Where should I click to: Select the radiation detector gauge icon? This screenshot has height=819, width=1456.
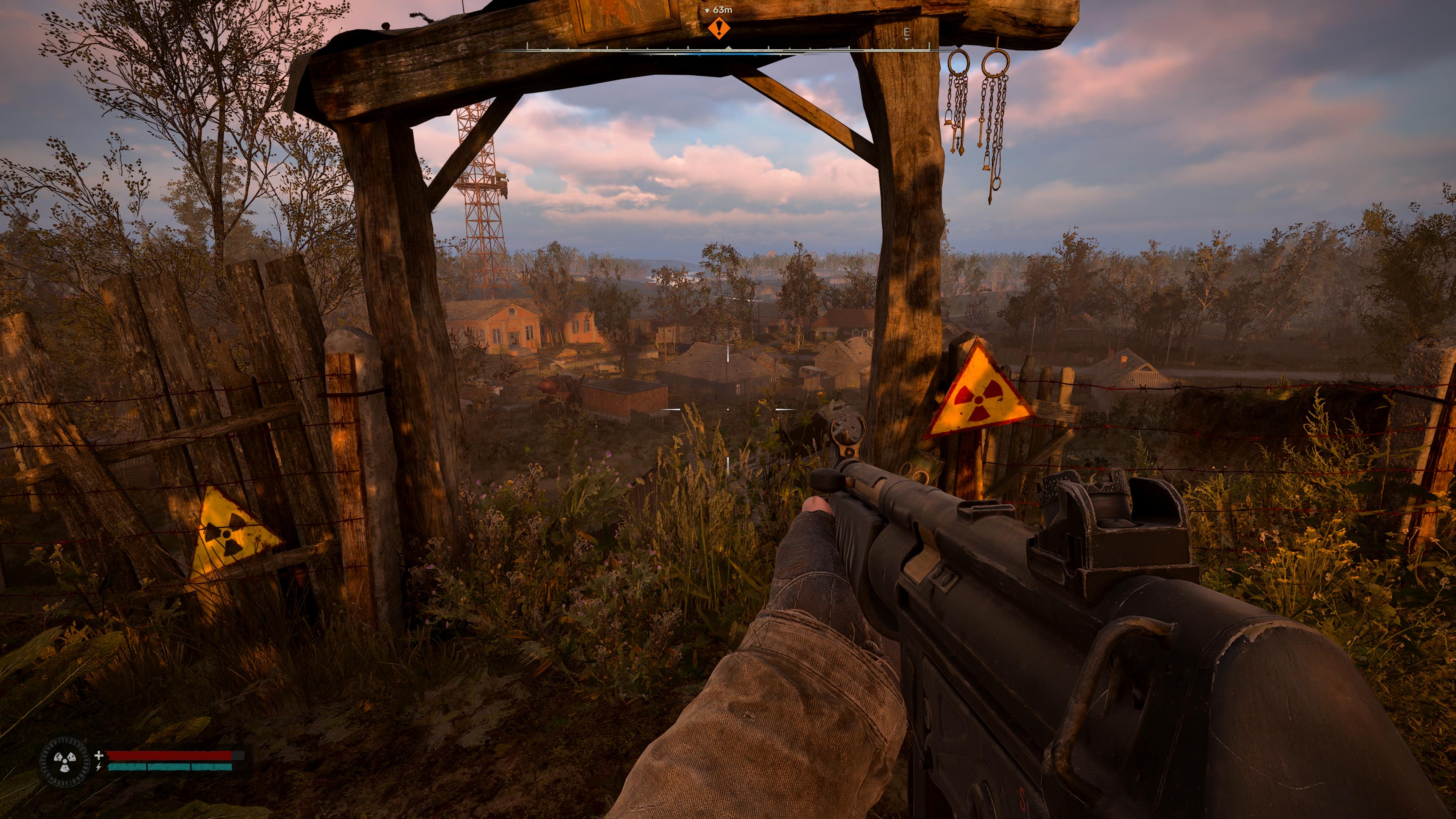click(x=64, y=761)
